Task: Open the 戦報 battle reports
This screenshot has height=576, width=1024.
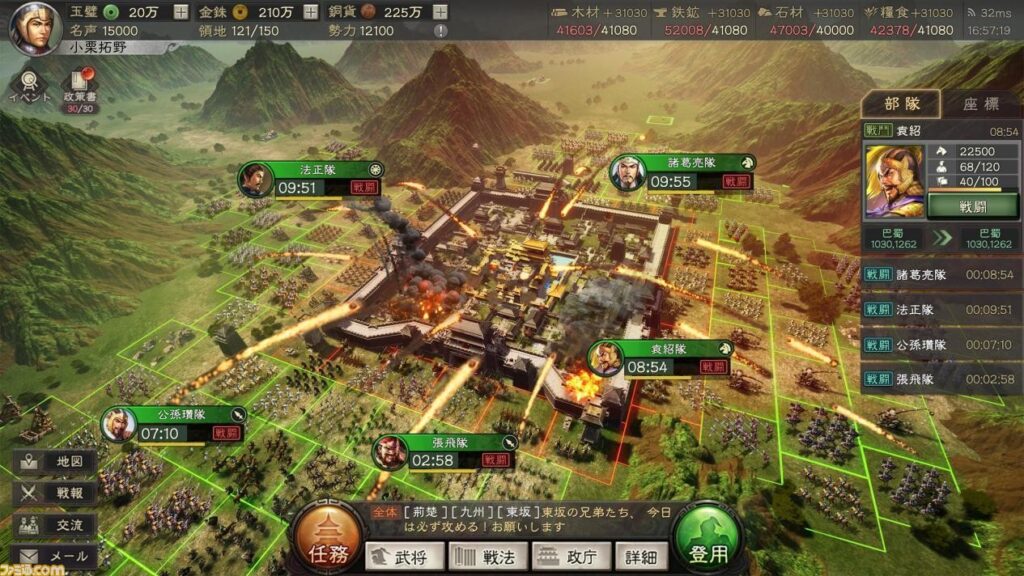Action: point(56,493)
